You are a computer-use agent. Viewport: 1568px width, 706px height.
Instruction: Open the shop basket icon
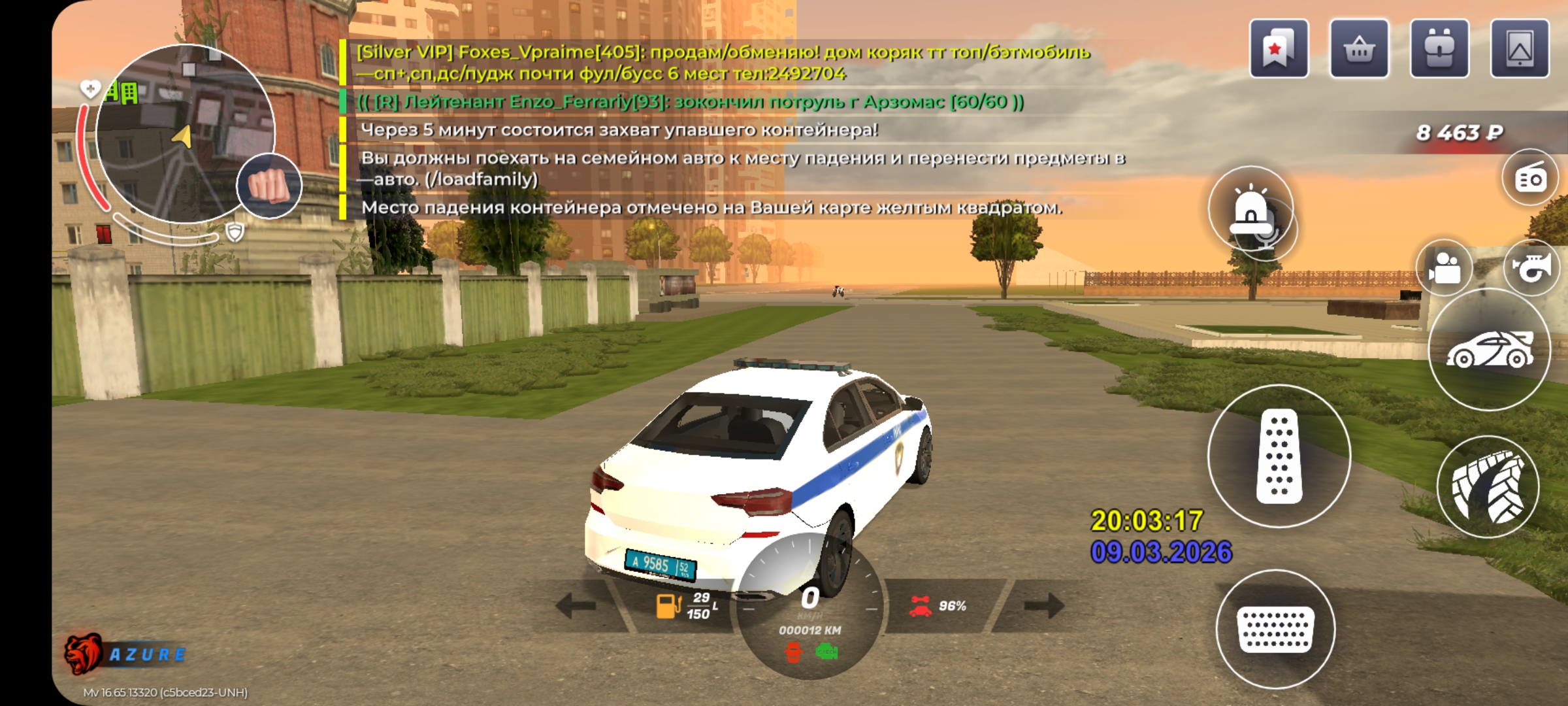pos(1359,49)
